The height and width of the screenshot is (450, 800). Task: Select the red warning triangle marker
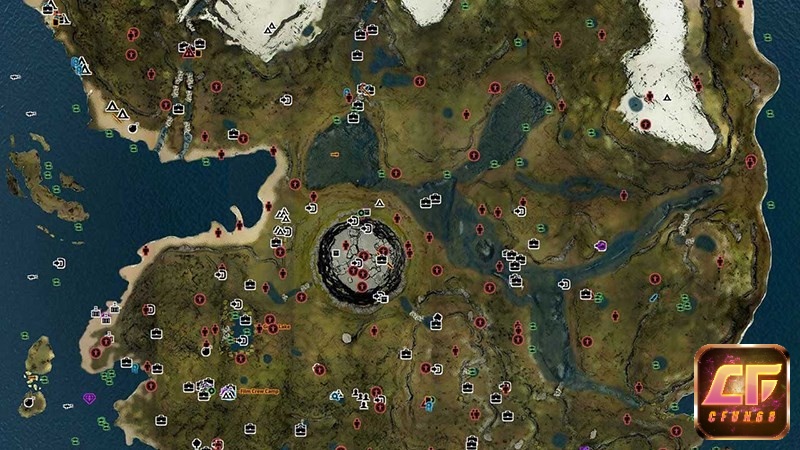pyautogui.click(x=188, y=52)
